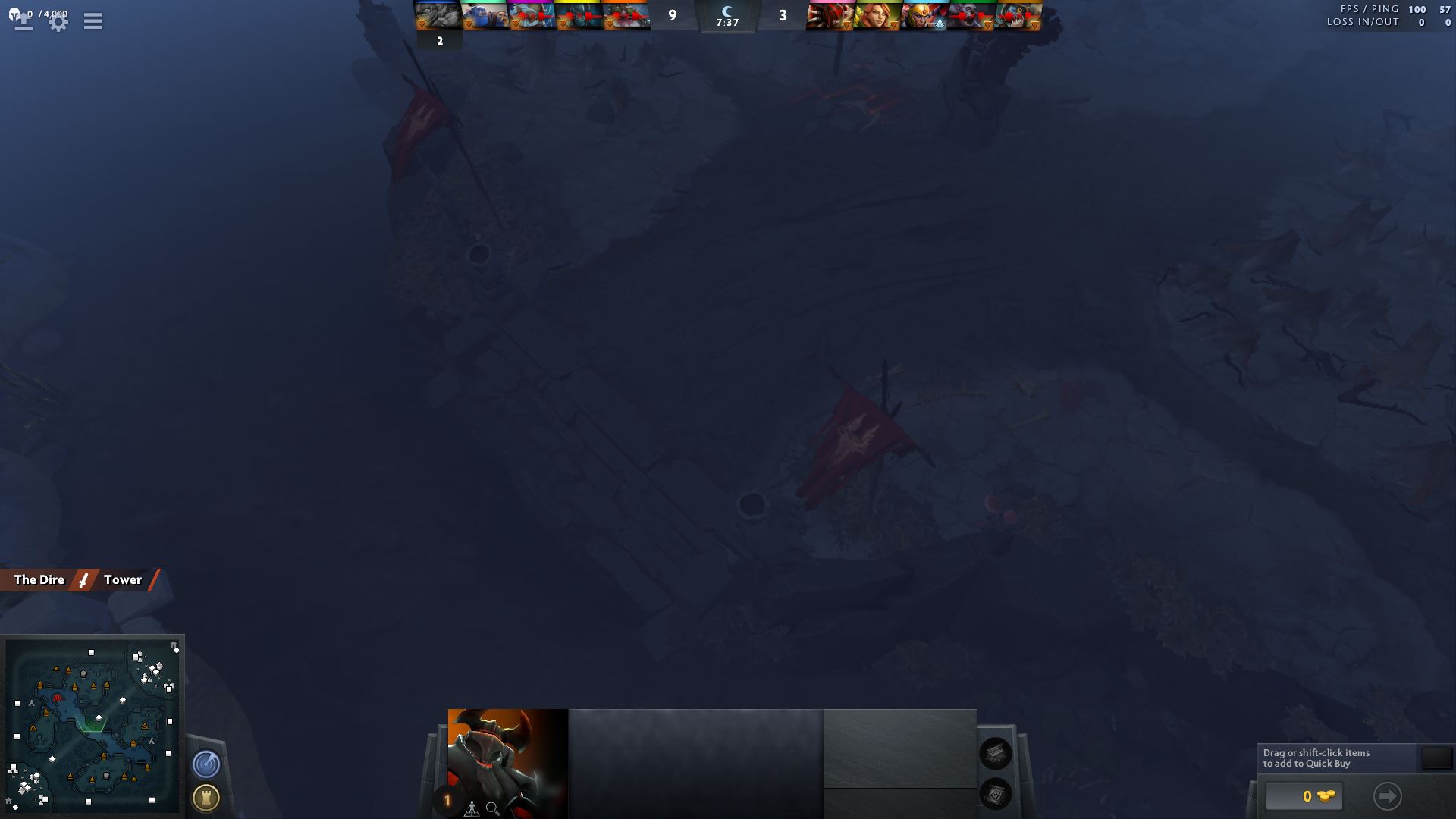Select the first Radiant hero portrait
The image size is (1456, 819).
pyautogui.click(x=438, y=14)
